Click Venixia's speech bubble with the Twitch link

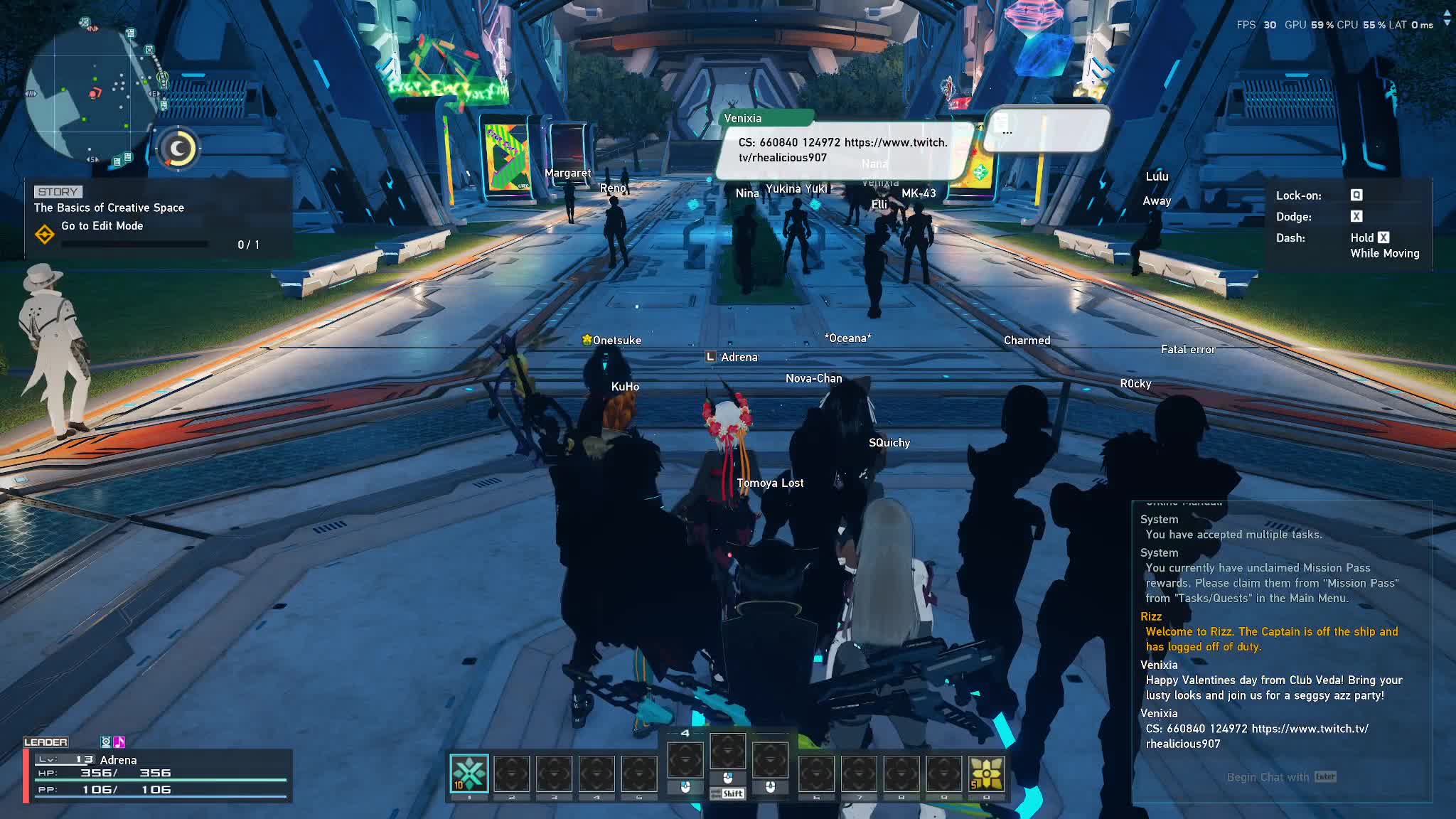coord(843,150)
